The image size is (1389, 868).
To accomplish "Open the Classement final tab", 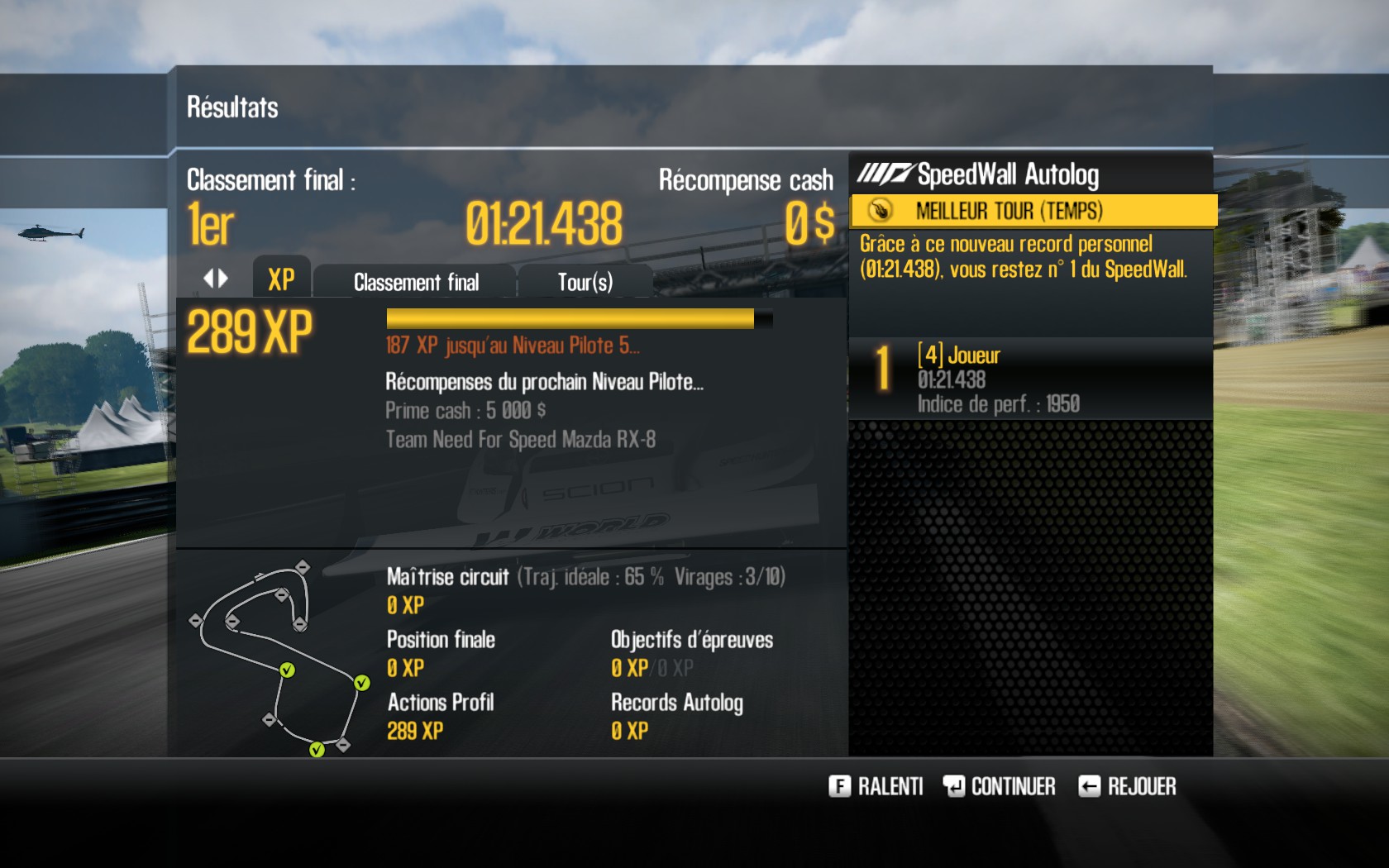I will click(416, 283).
